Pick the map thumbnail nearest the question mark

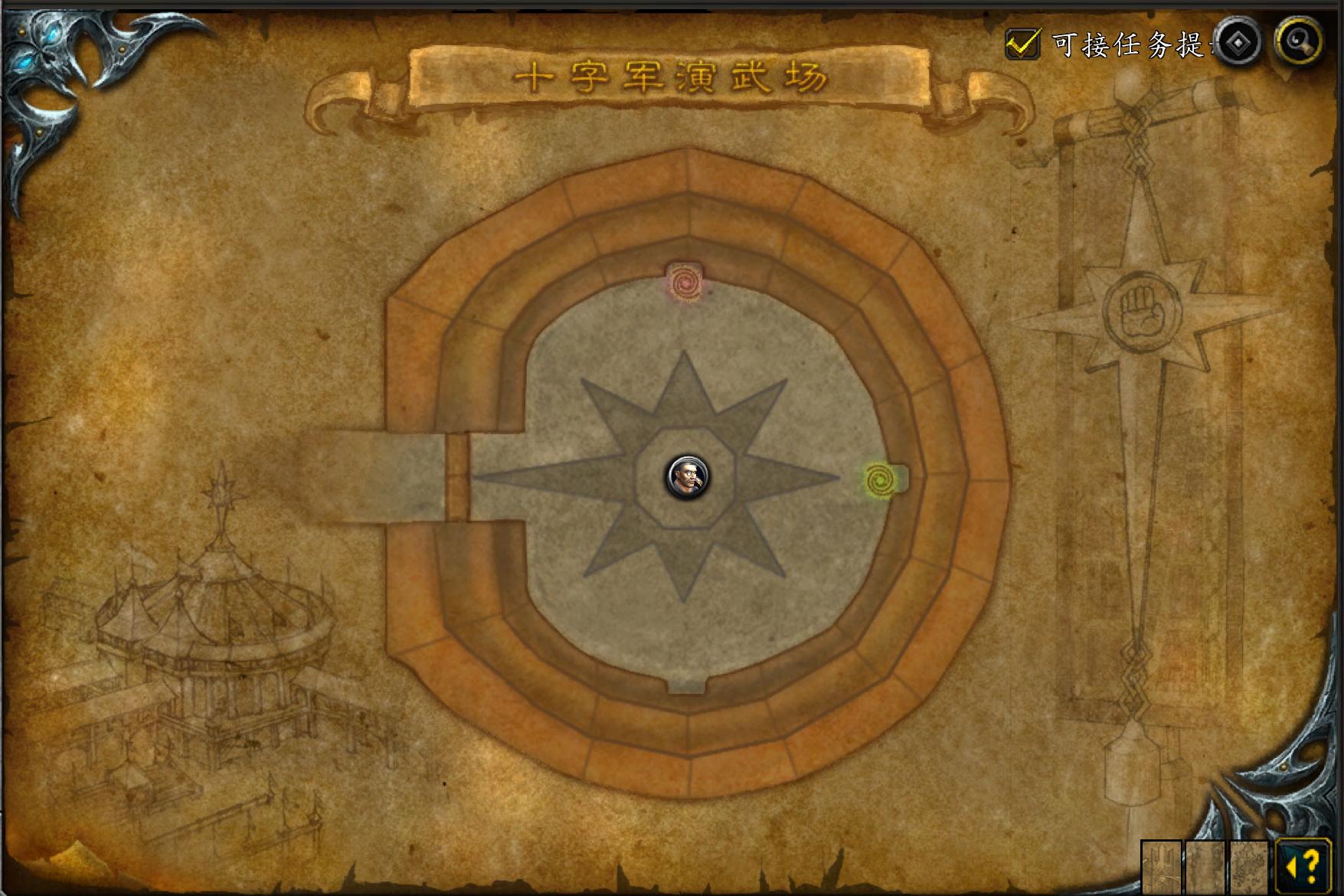(1249, 867)
